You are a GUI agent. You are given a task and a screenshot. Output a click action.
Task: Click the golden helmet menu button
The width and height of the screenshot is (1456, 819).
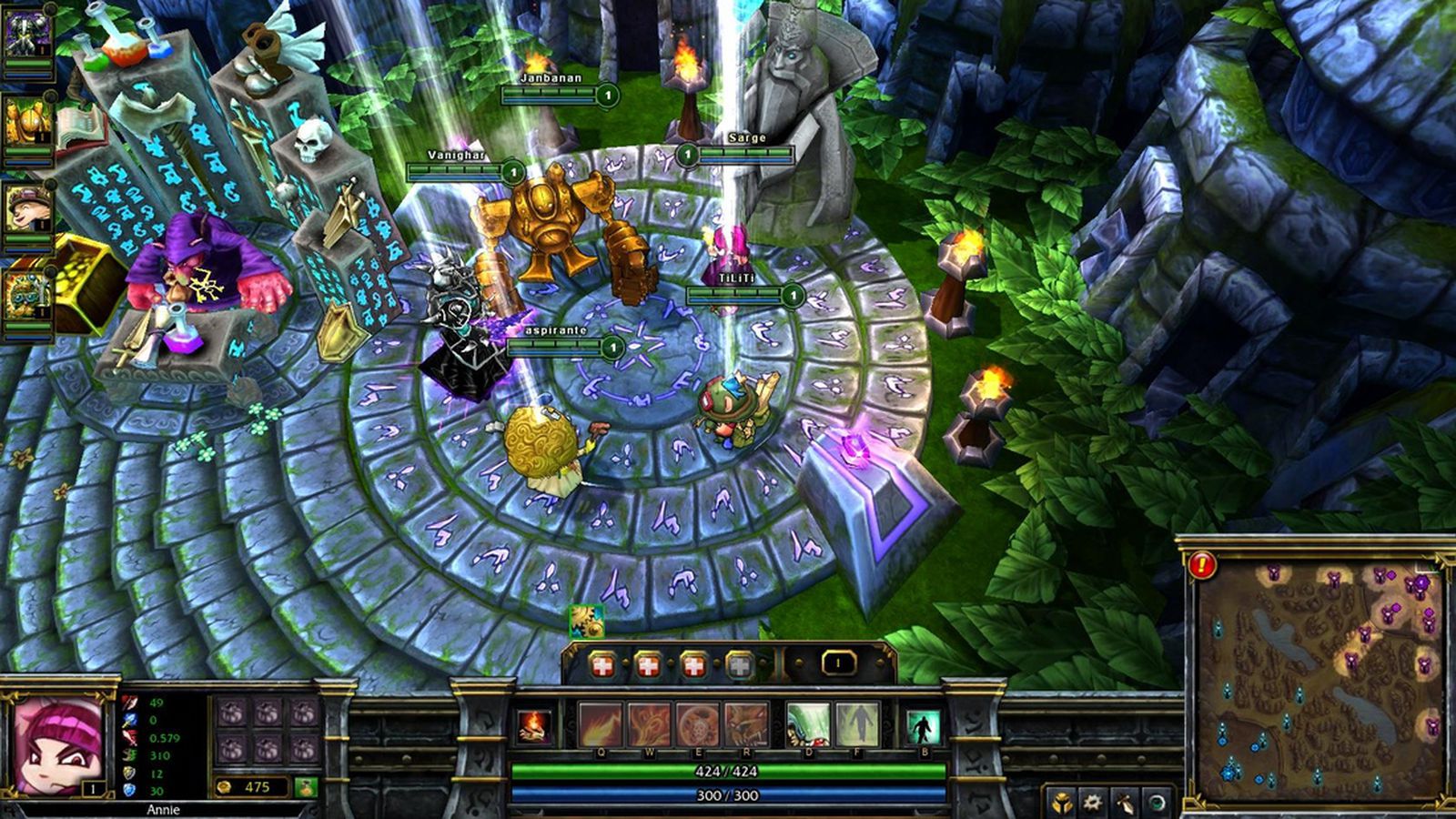pyautogui.click(x=1061, y=804)
